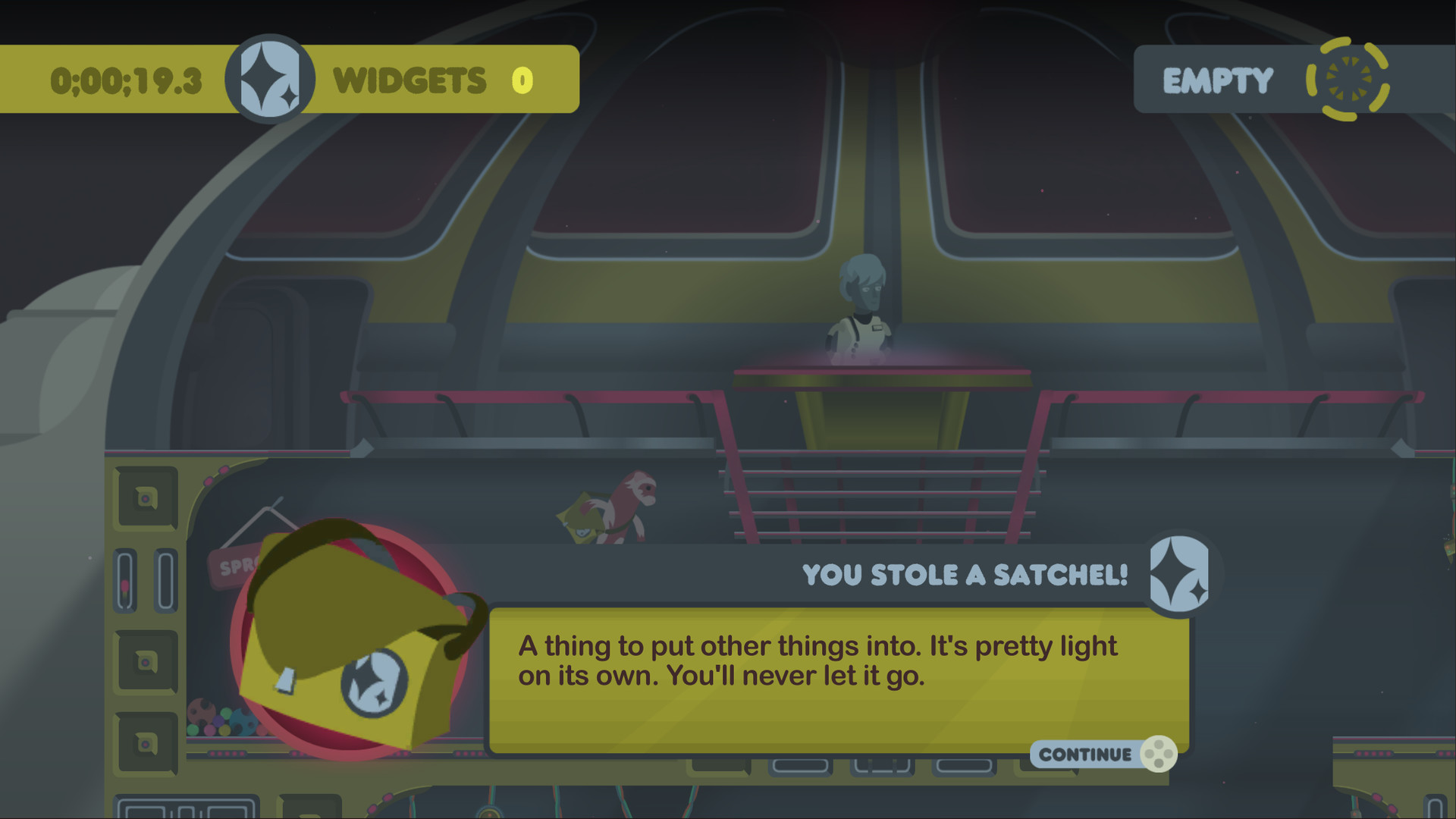Image resolution: width=1456 pixels, height=819 pixels.
Task: Select the topmost square button on the left panel
Action: [146, 499]
